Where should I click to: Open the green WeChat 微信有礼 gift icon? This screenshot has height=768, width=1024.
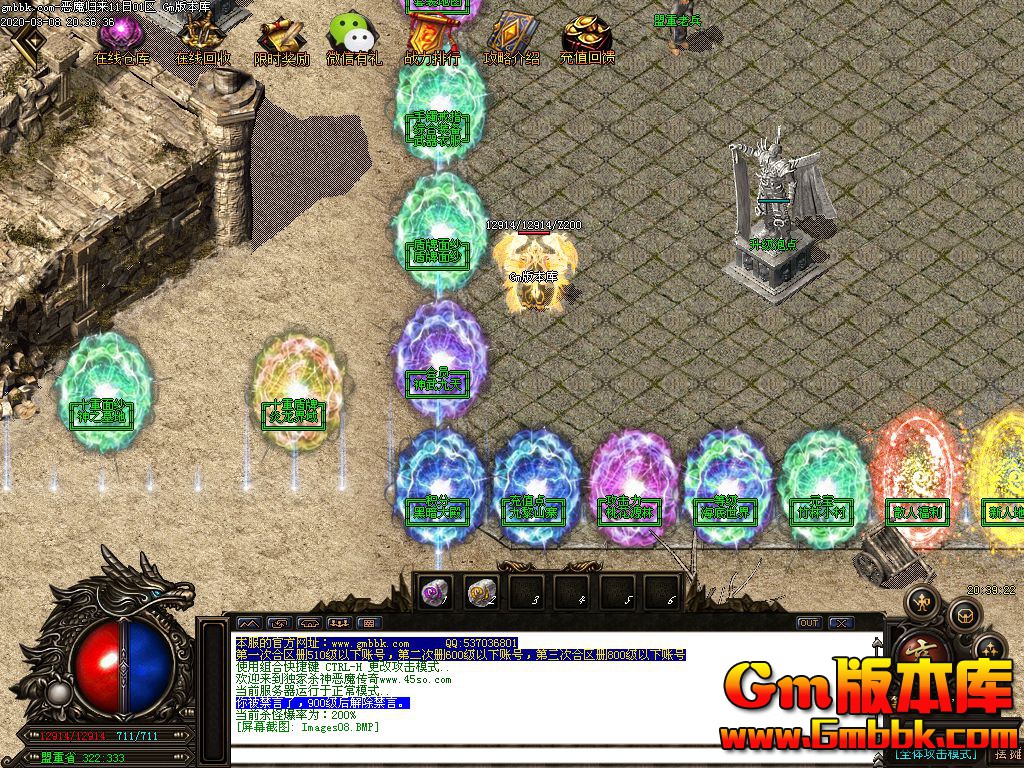(353, 39)
